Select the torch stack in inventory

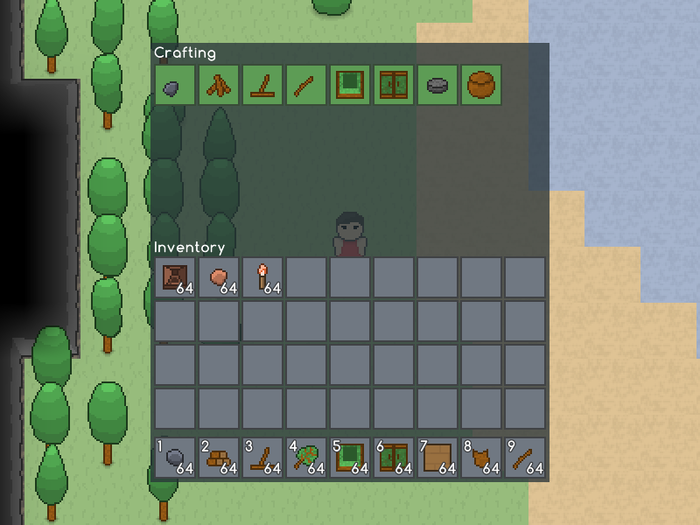tap(262, 277)
